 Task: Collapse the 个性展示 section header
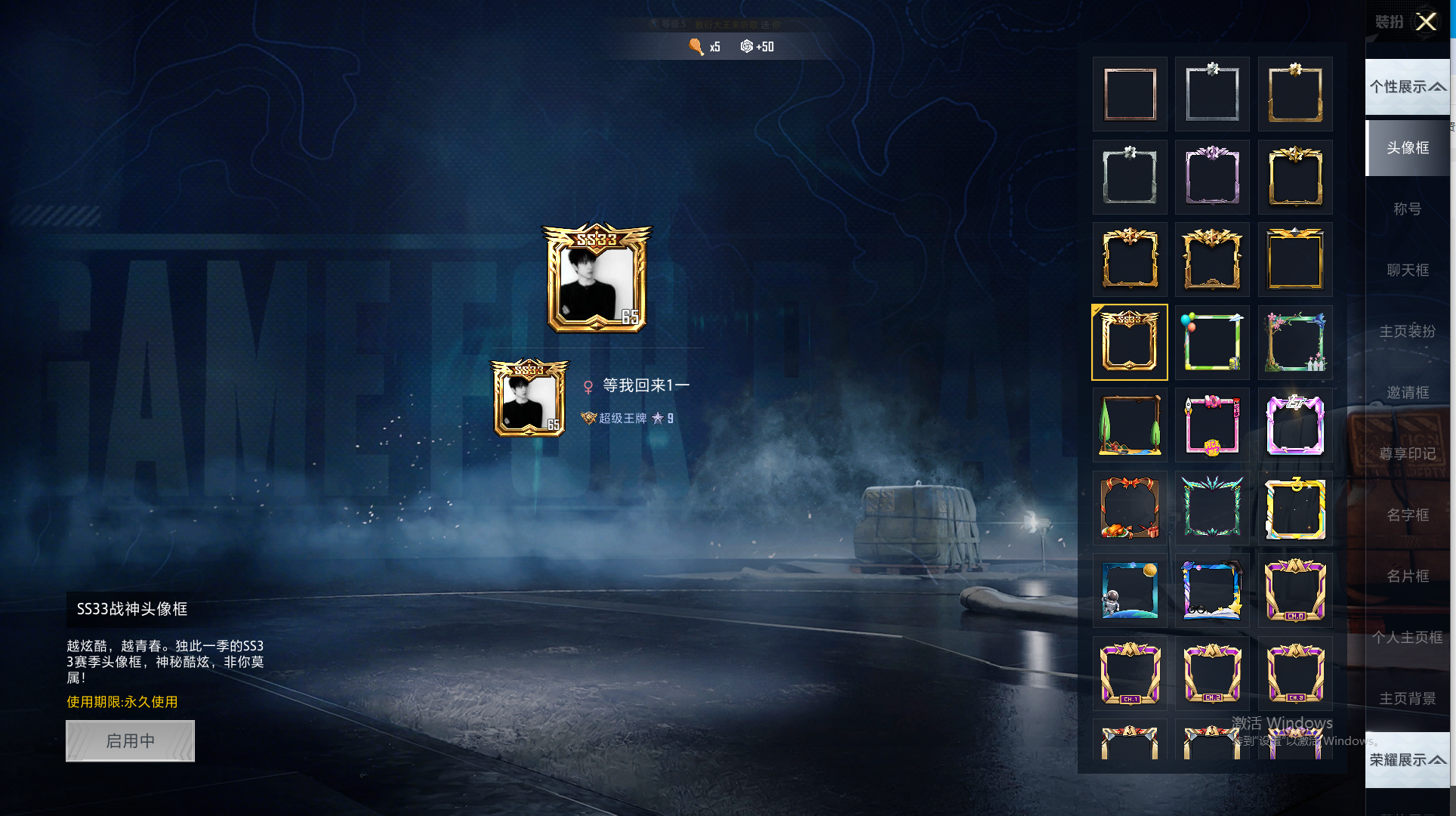(1408, 87)
